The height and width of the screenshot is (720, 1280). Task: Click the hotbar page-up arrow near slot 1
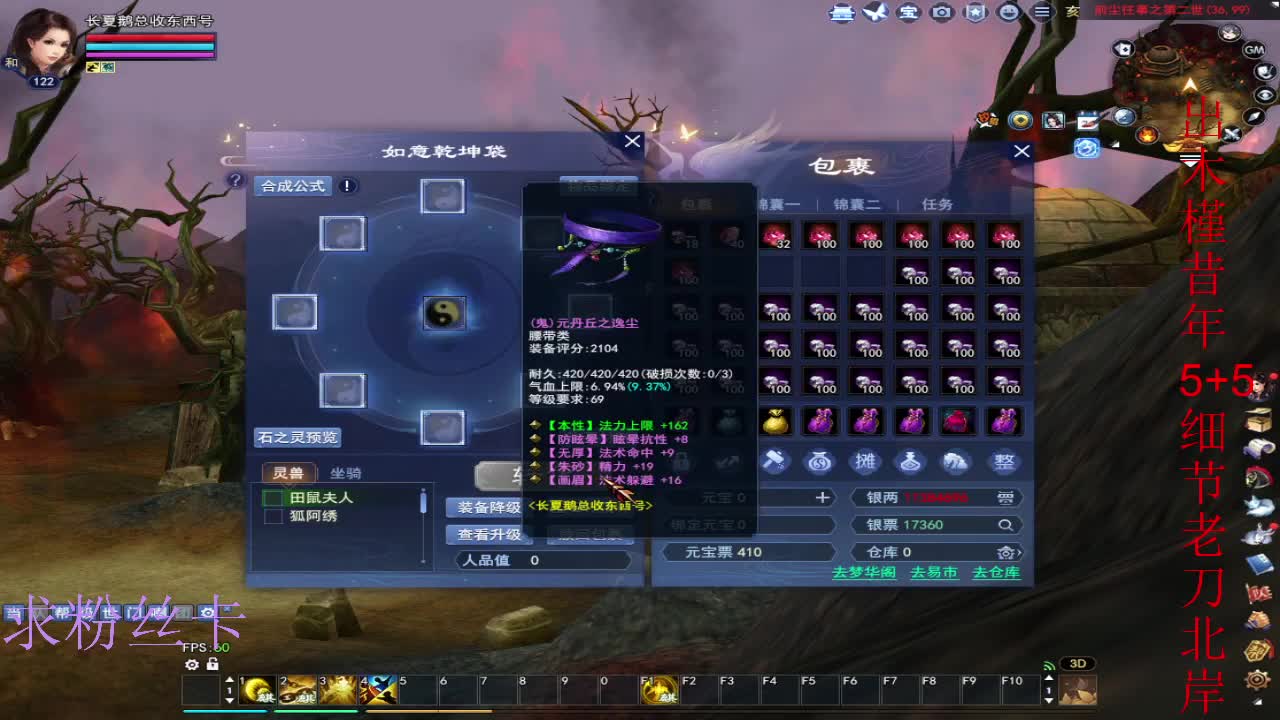pos(230,680)
